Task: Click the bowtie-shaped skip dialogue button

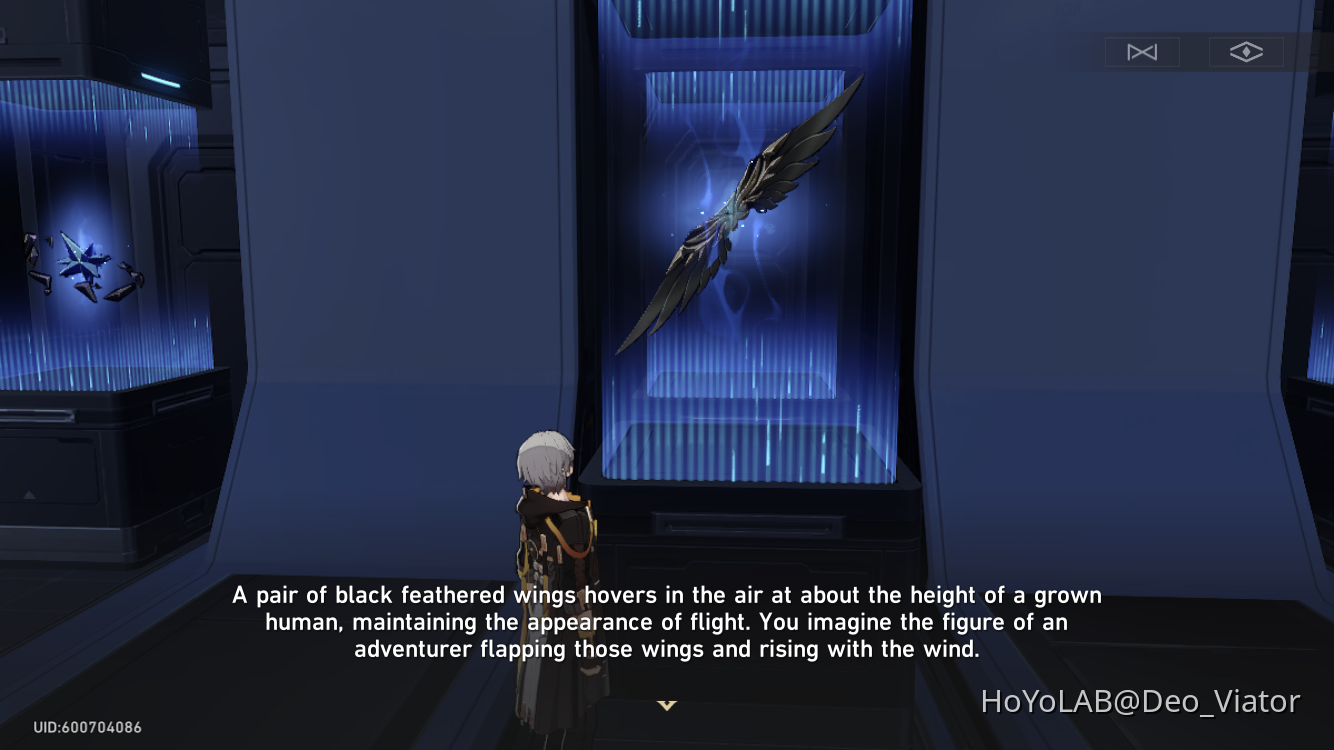Action: (x=1142, y=51)
